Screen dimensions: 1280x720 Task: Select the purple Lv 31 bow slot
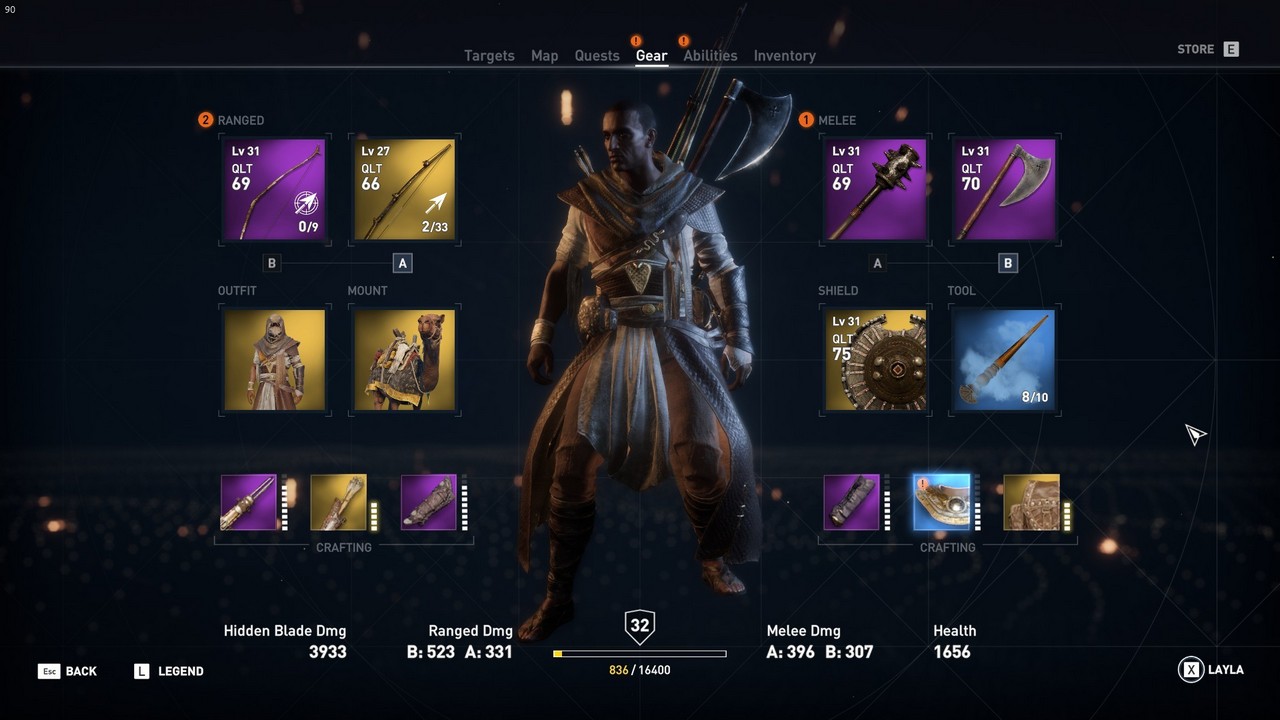(x=274, y=190)
